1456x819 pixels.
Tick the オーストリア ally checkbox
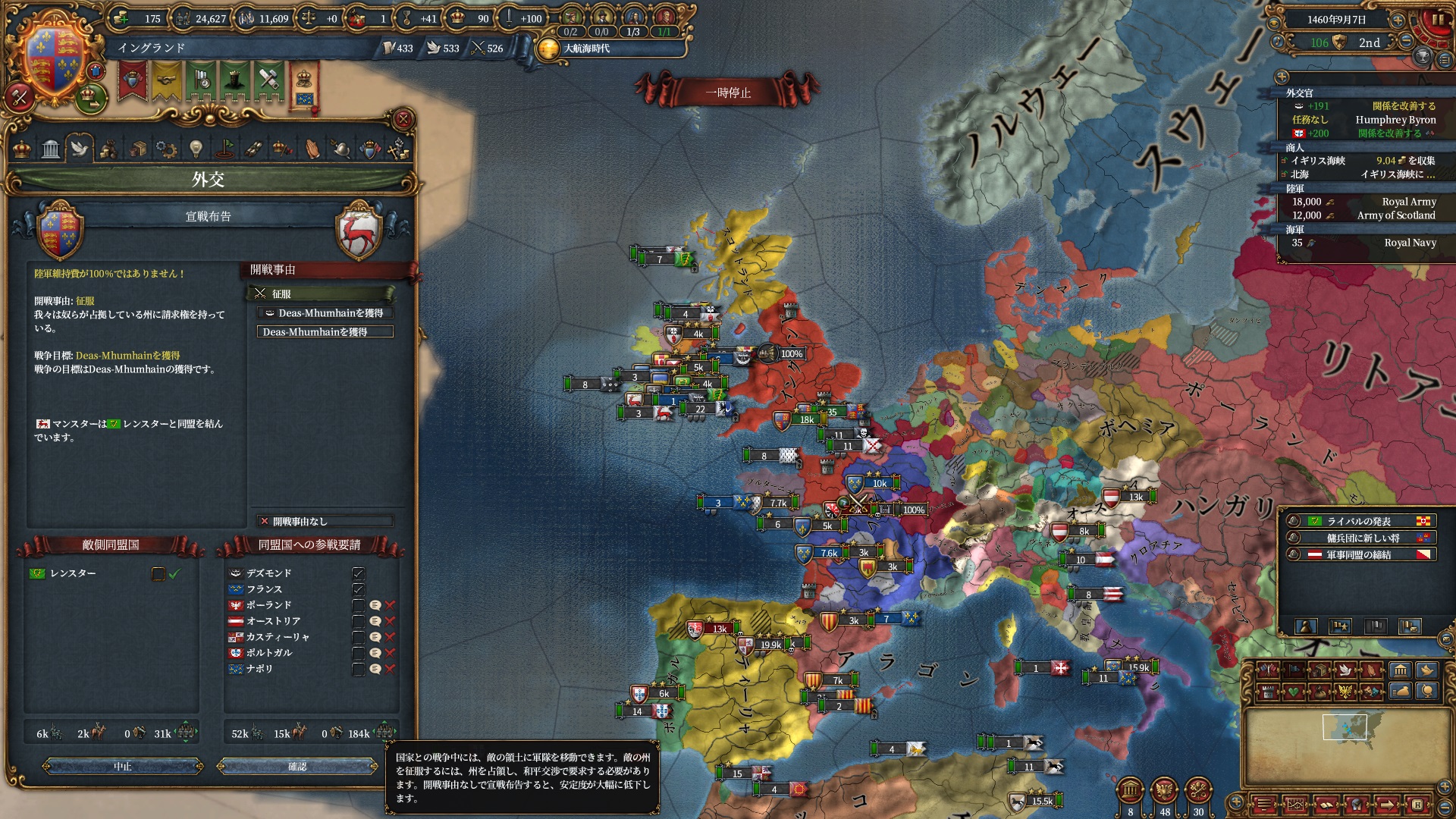[x=359, y=621]
